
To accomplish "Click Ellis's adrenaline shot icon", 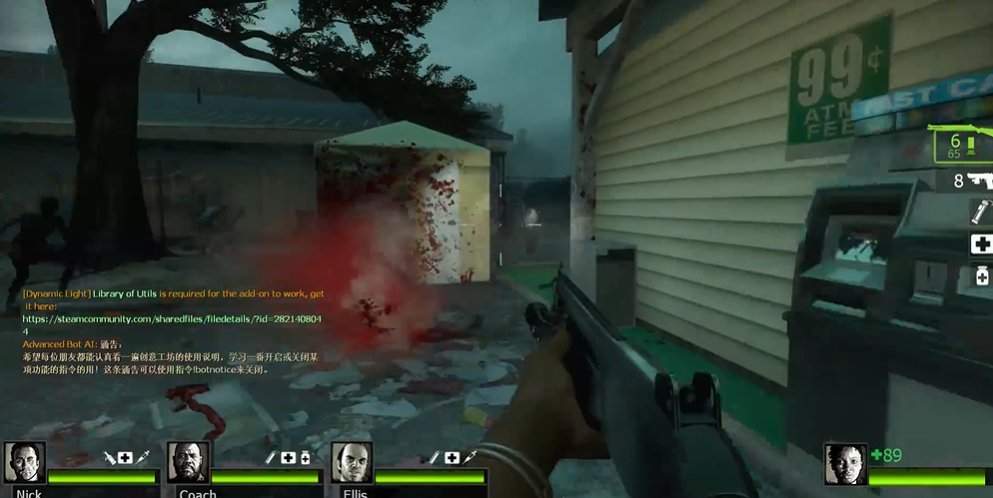I will [470, 458].
